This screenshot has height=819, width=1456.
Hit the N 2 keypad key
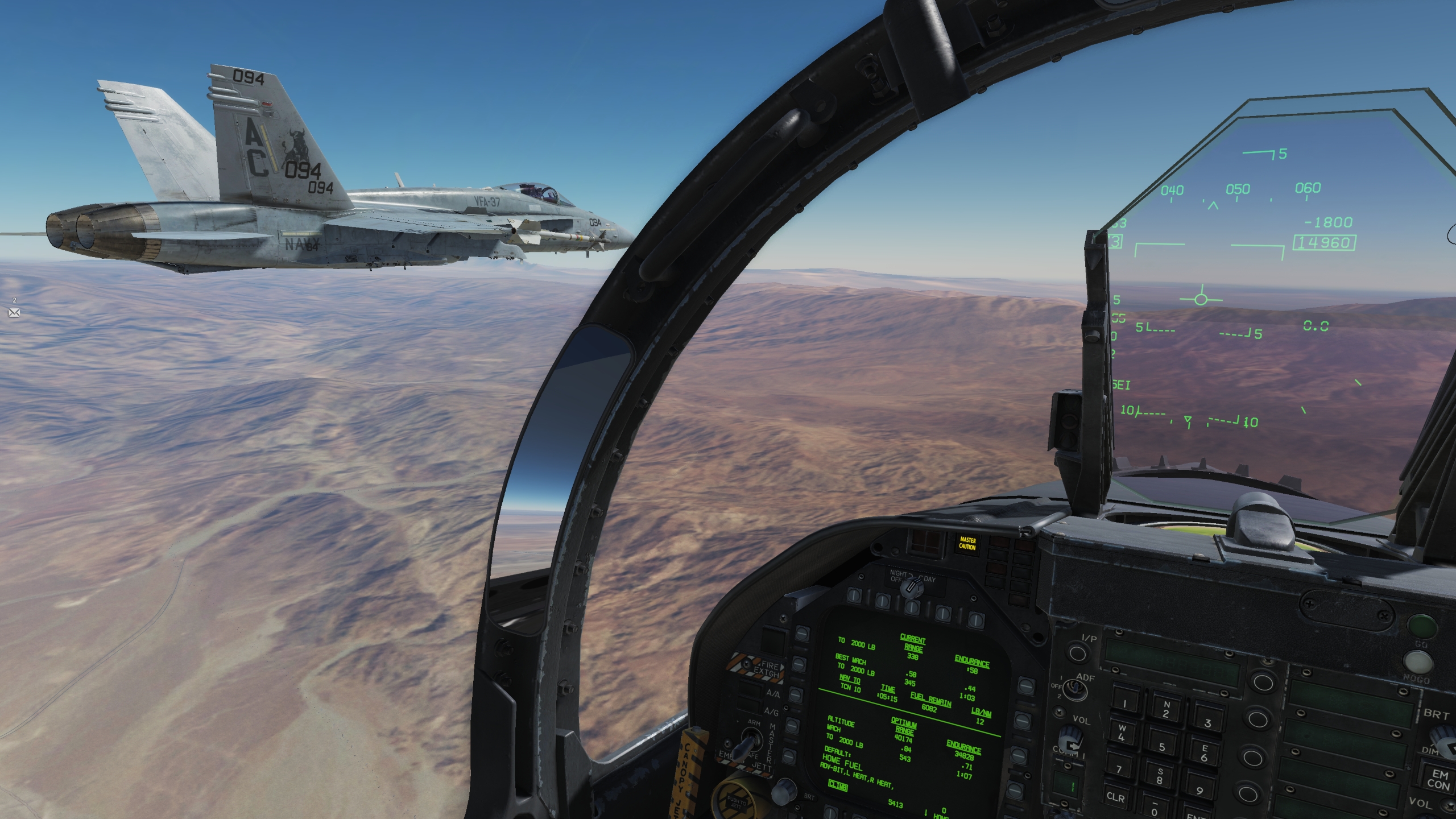click(x=1166, y=710)
